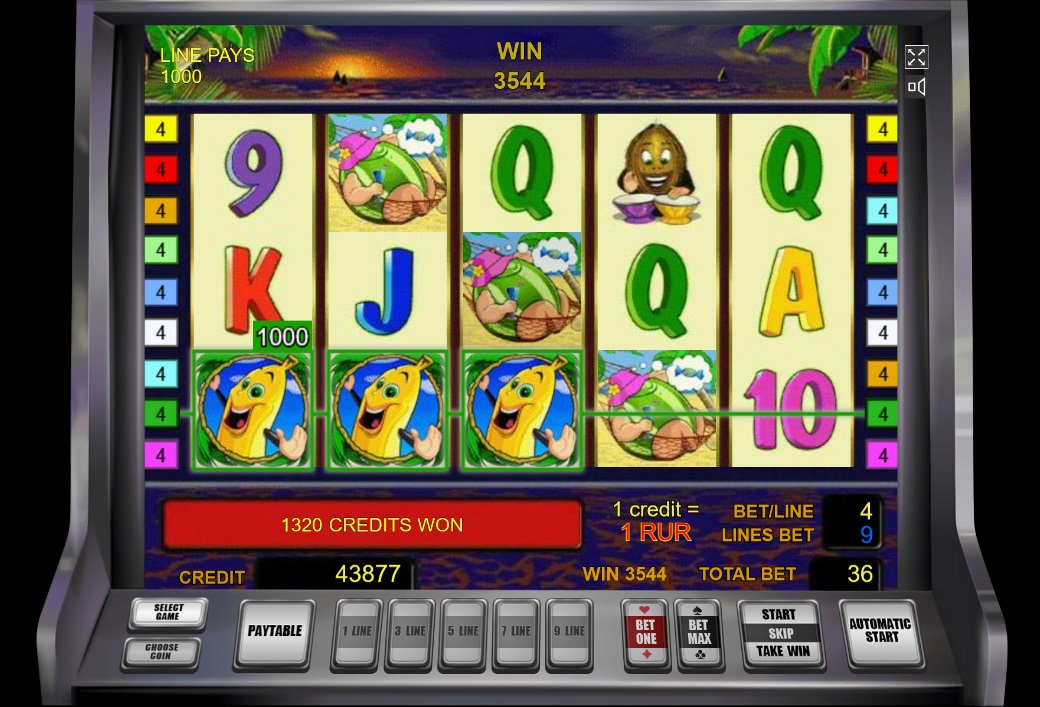Screen dimensions: 1040x707
Task: Toggle the sound speaker icon
Action: (916, 87)
